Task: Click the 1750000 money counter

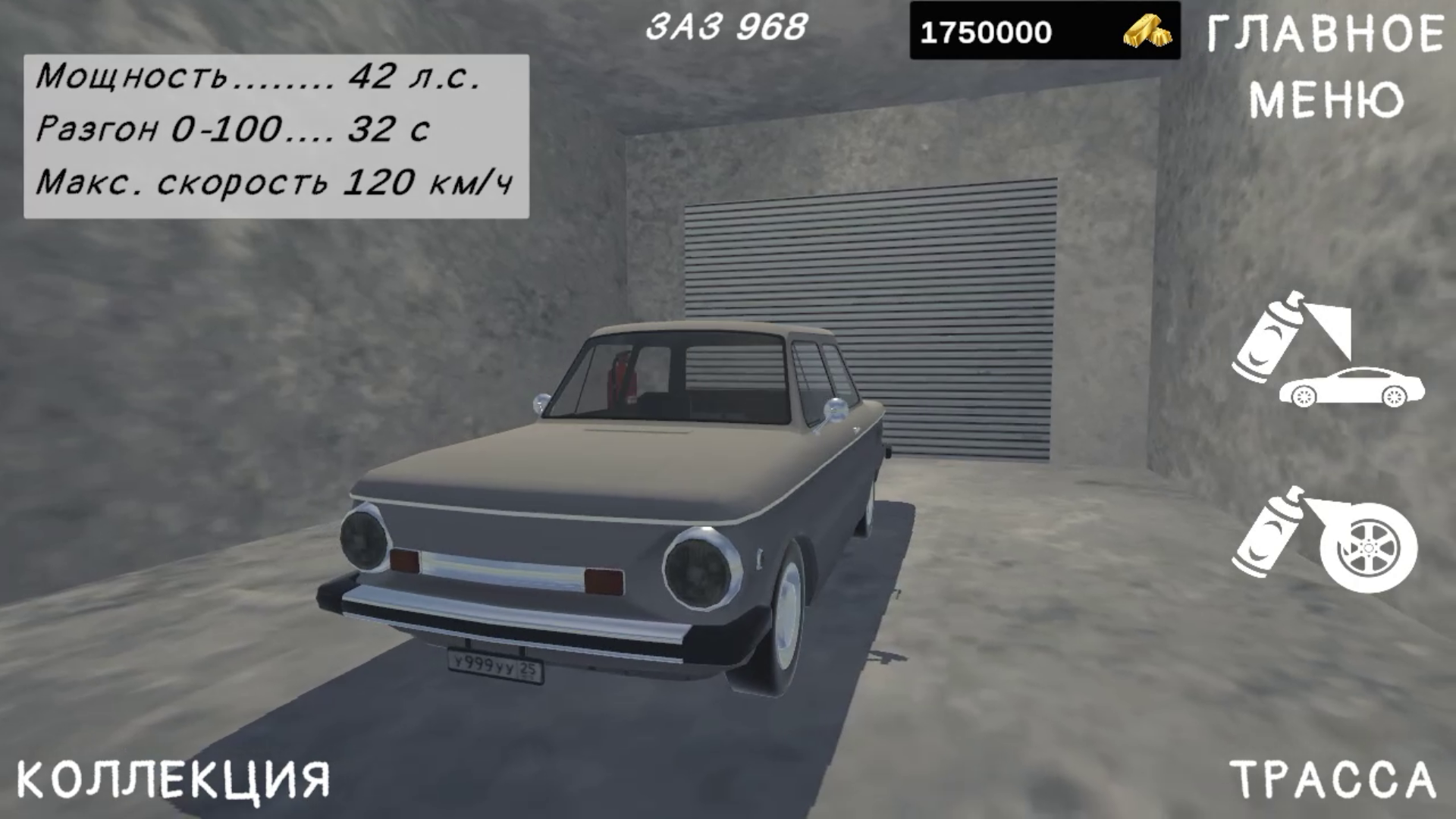Action: click(986, 30)
